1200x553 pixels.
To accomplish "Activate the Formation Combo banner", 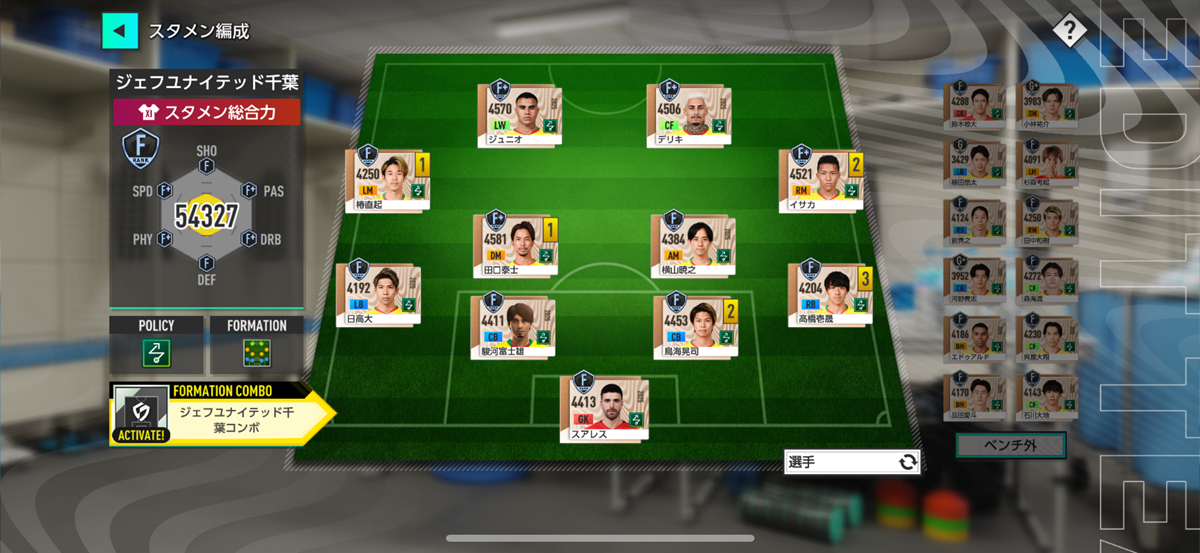I will 220,411.
